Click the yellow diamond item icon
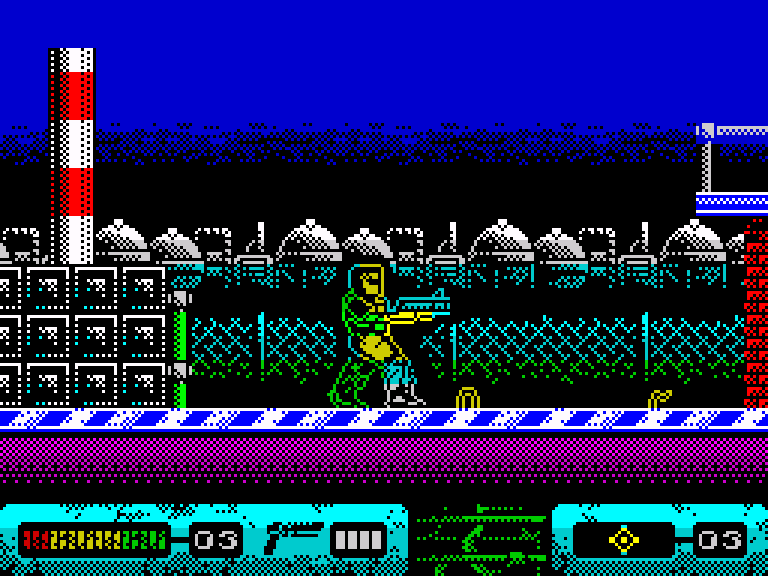Screen dimensions: 768x576 click(624, 540)
